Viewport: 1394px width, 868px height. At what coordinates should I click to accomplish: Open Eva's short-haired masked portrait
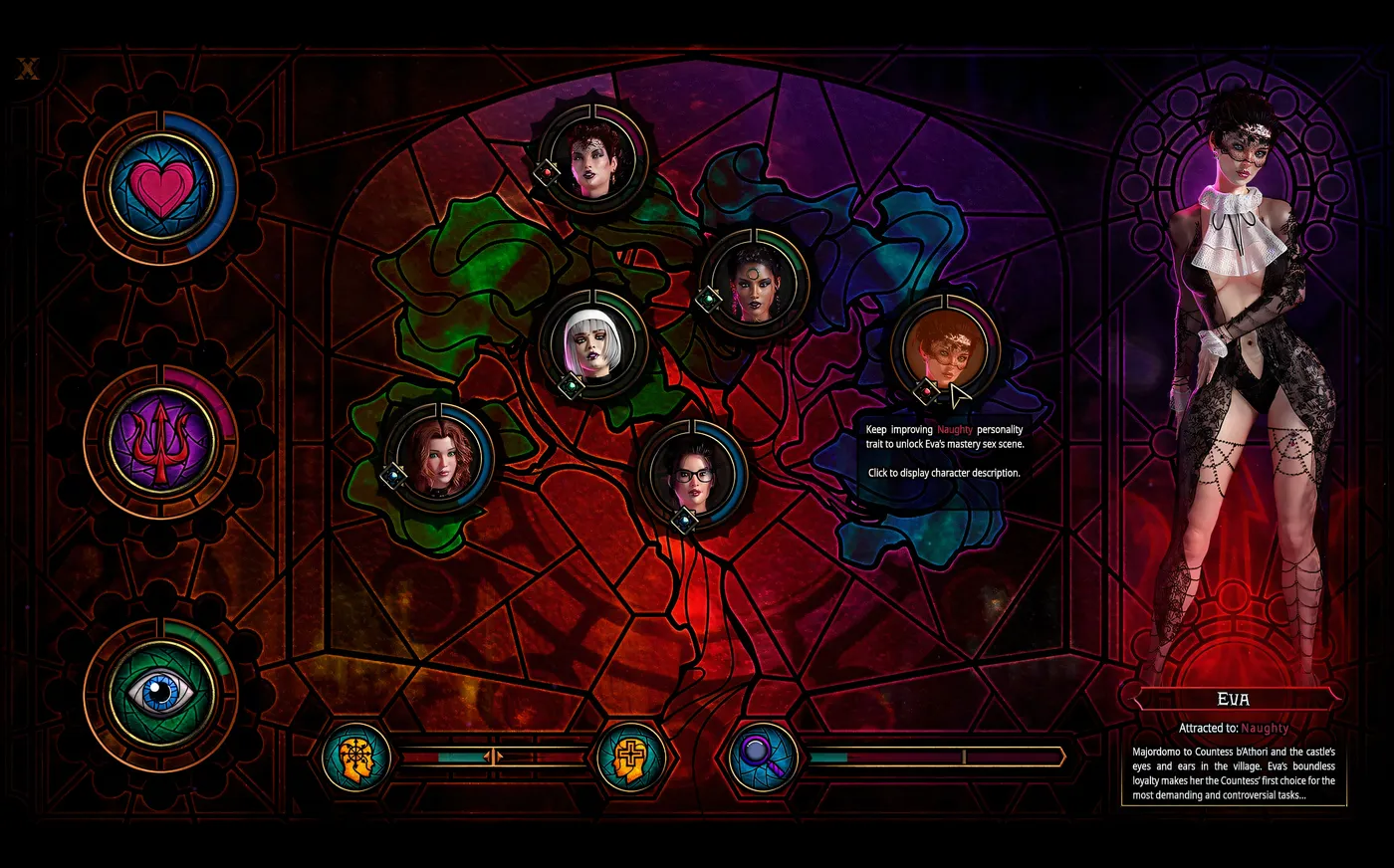945,350
